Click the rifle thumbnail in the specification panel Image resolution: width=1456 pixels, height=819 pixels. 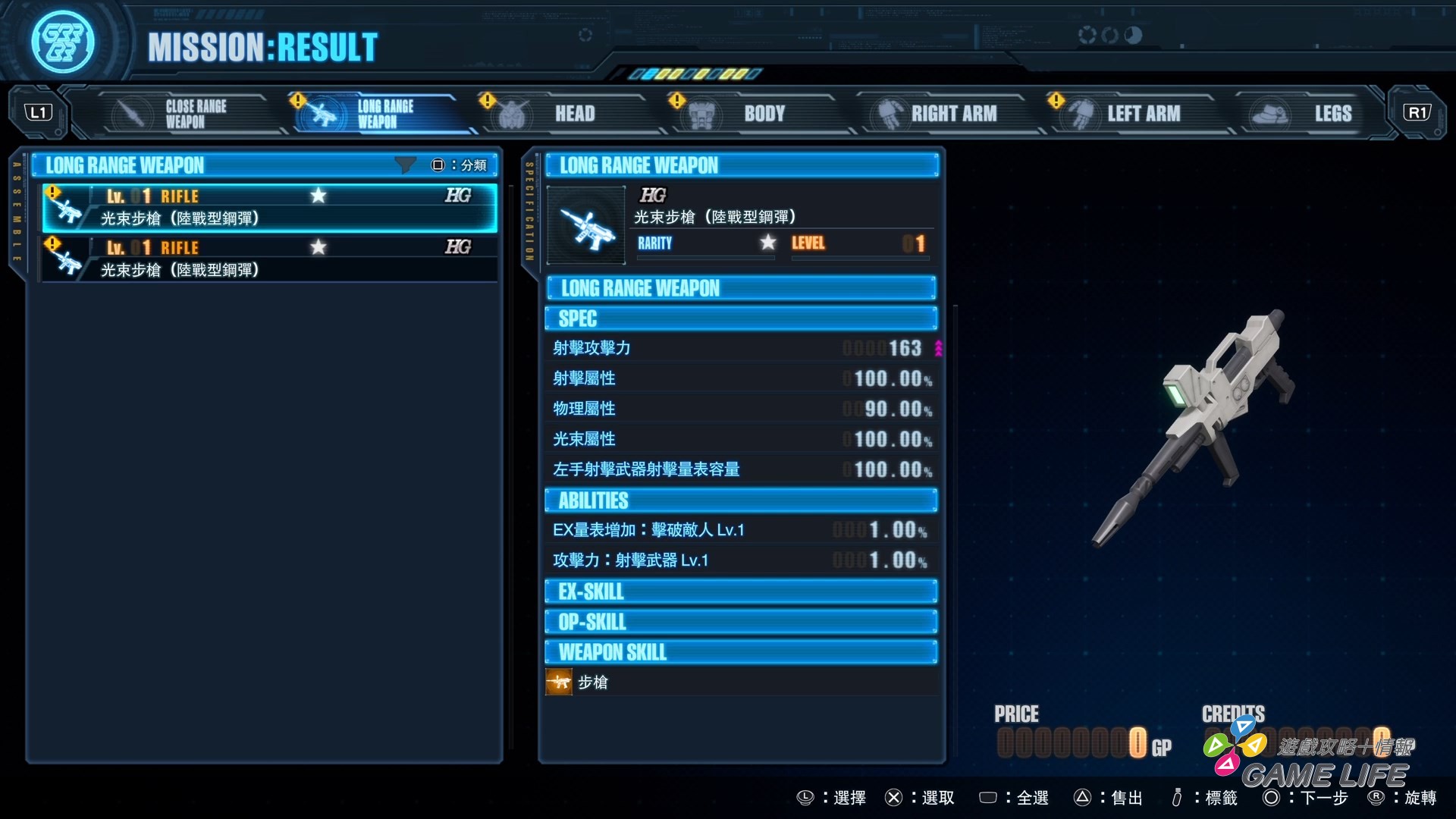pos(585,226)
